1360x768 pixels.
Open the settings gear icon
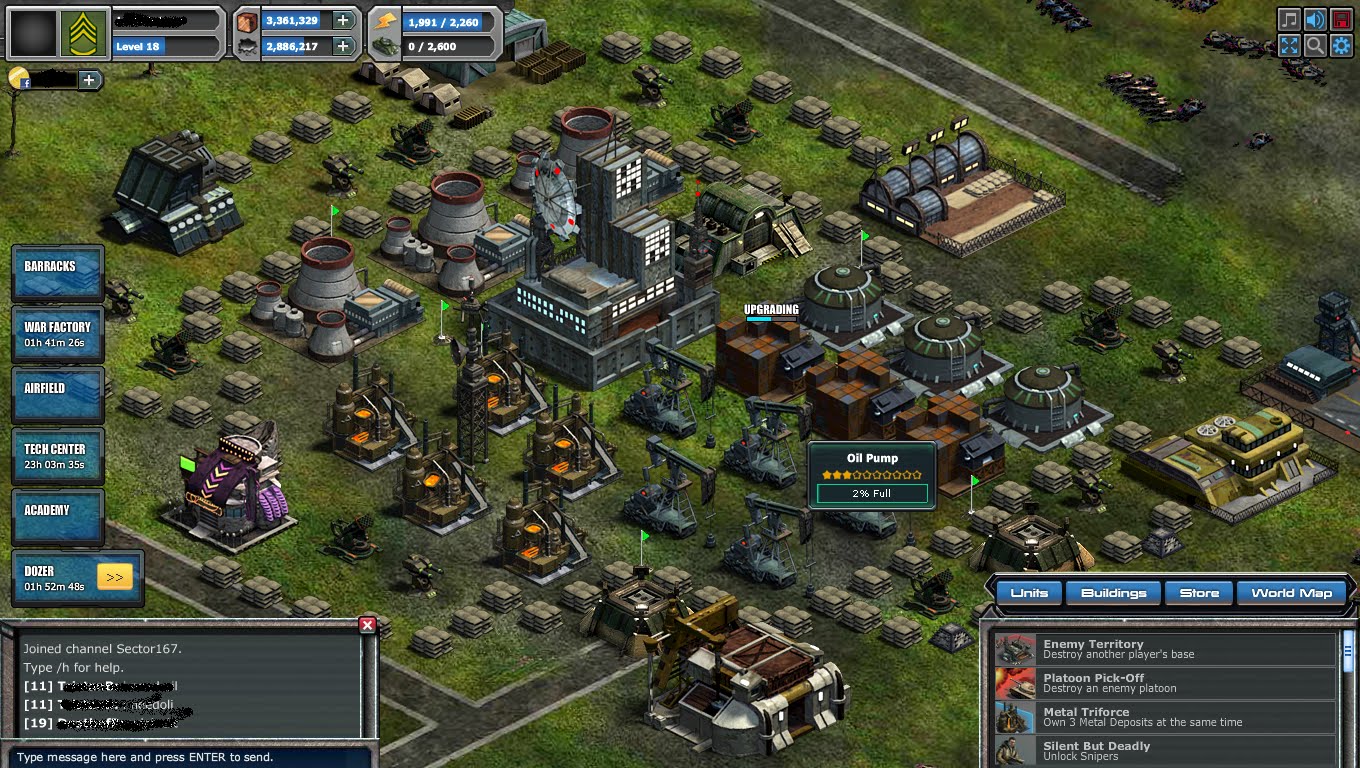pos(1341,45)
